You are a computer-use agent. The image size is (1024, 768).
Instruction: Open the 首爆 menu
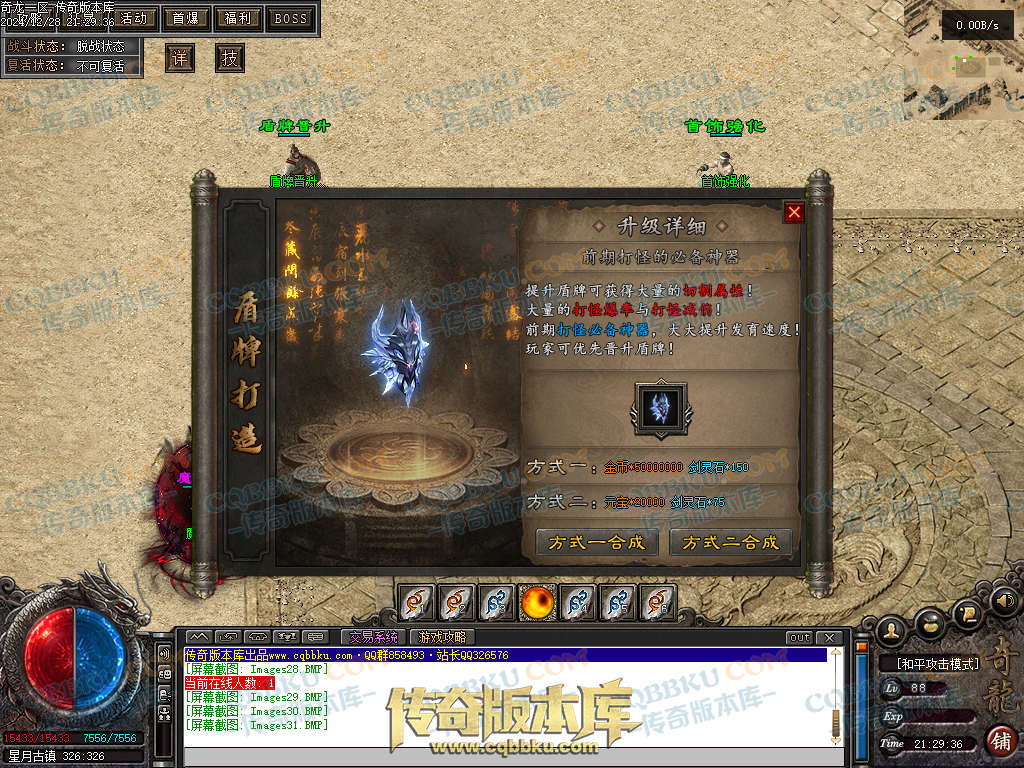pyautogui.click(x=185, y=18)
